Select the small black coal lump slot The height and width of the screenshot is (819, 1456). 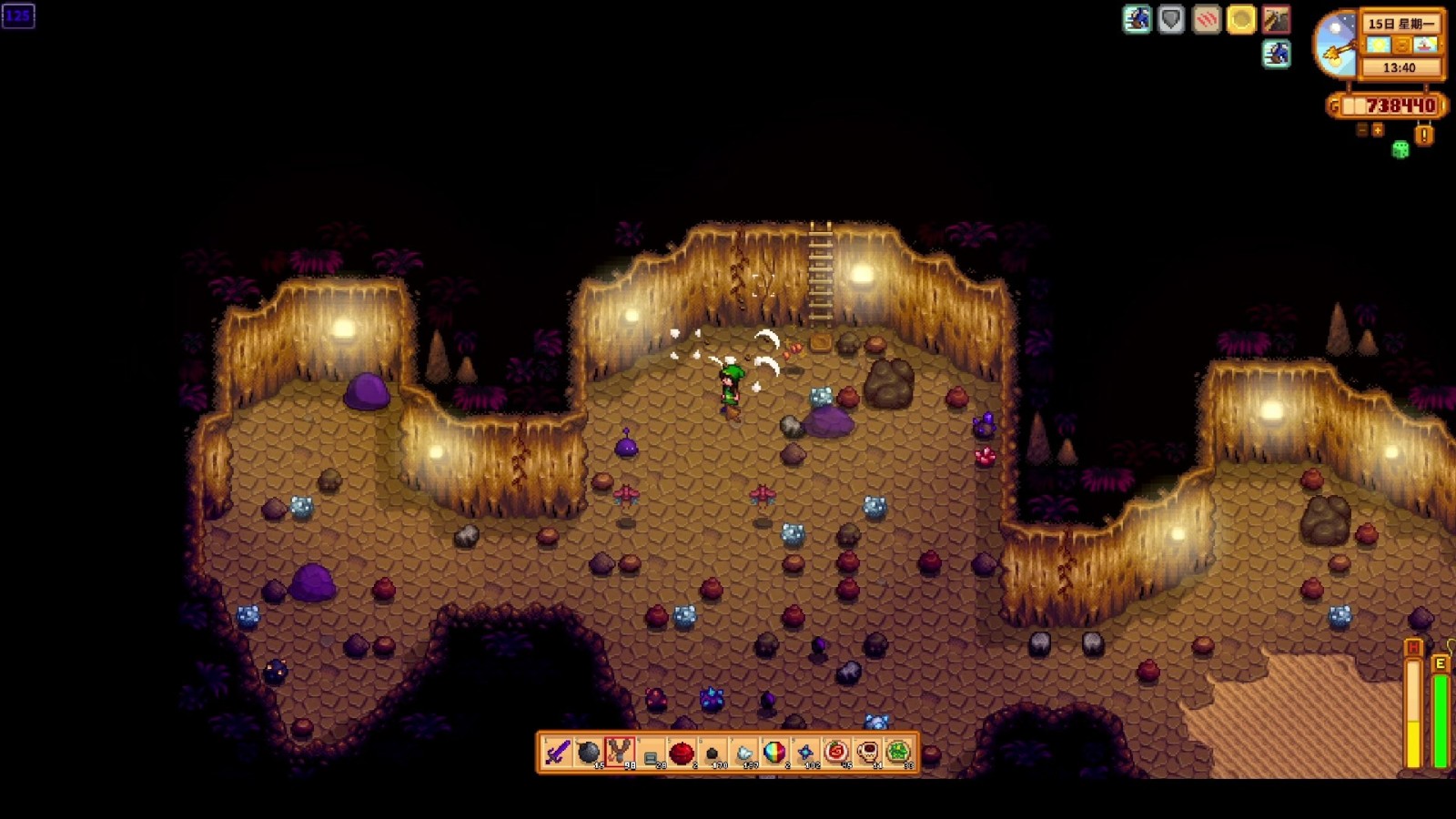click(x=713, y=753)
